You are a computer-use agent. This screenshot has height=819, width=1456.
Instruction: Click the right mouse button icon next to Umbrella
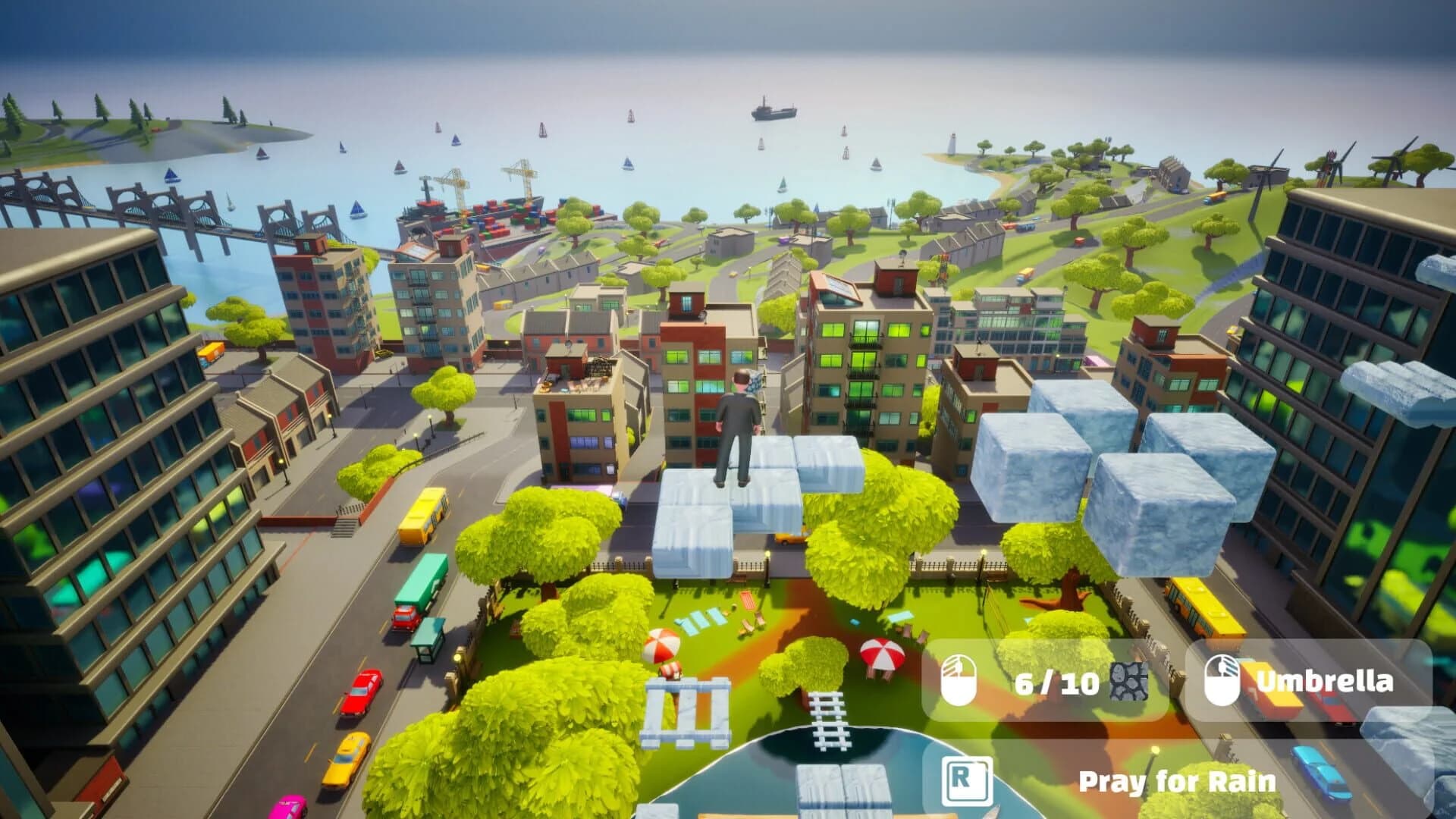point(1222,681)
